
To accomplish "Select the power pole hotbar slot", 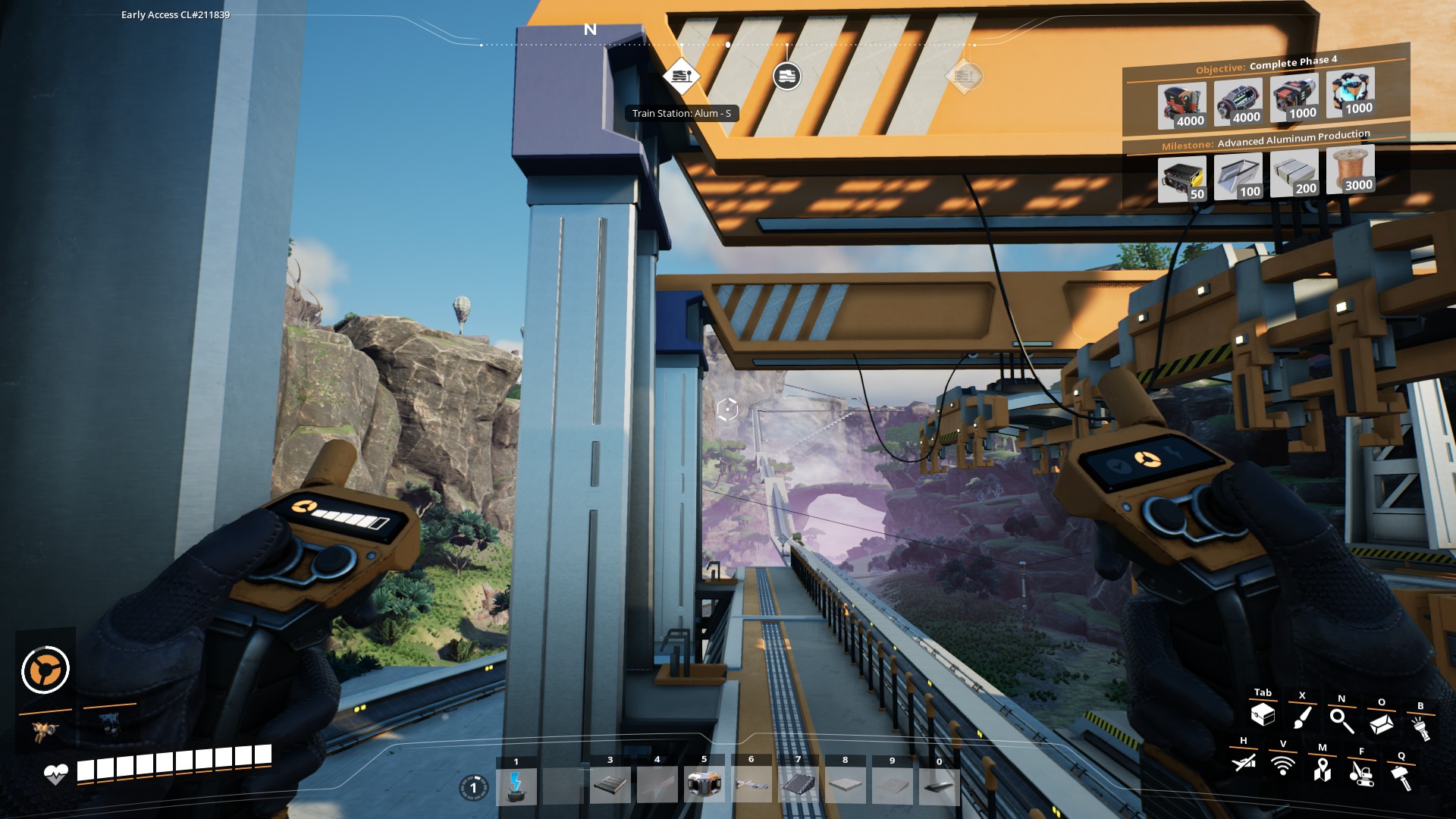I will pos(516,786).
